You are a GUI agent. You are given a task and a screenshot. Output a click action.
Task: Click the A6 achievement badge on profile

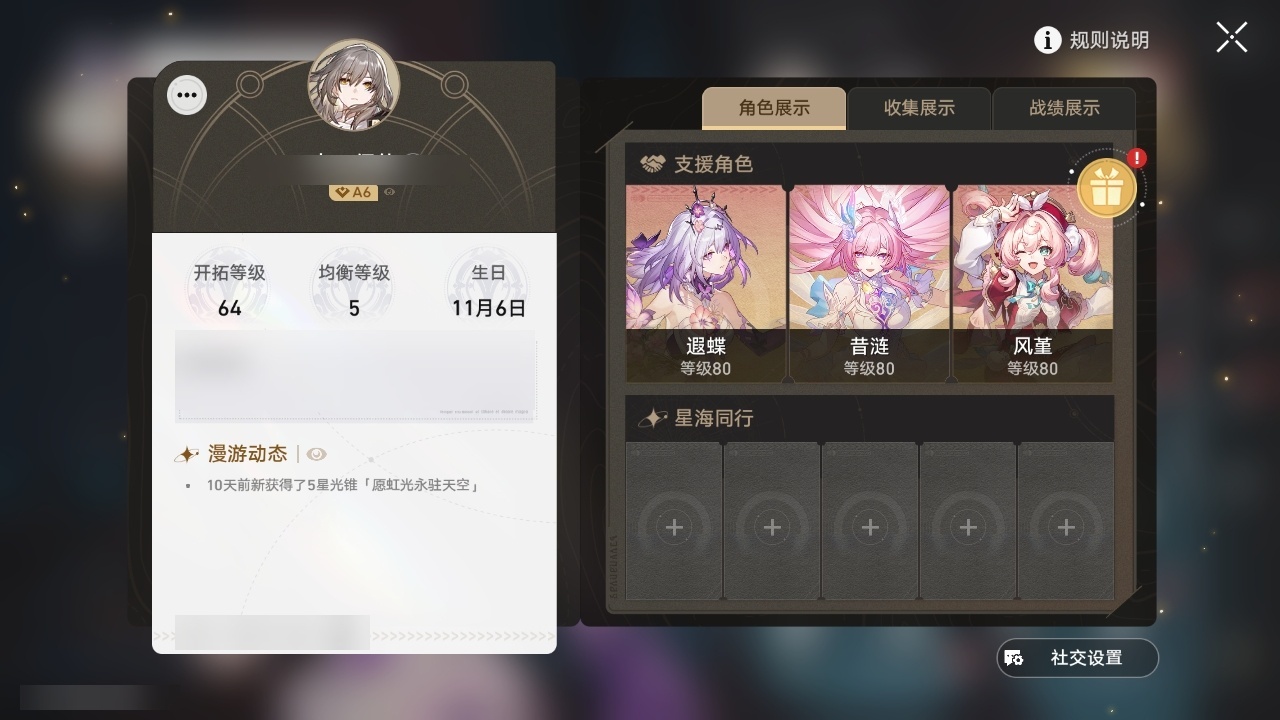[355, 192]
